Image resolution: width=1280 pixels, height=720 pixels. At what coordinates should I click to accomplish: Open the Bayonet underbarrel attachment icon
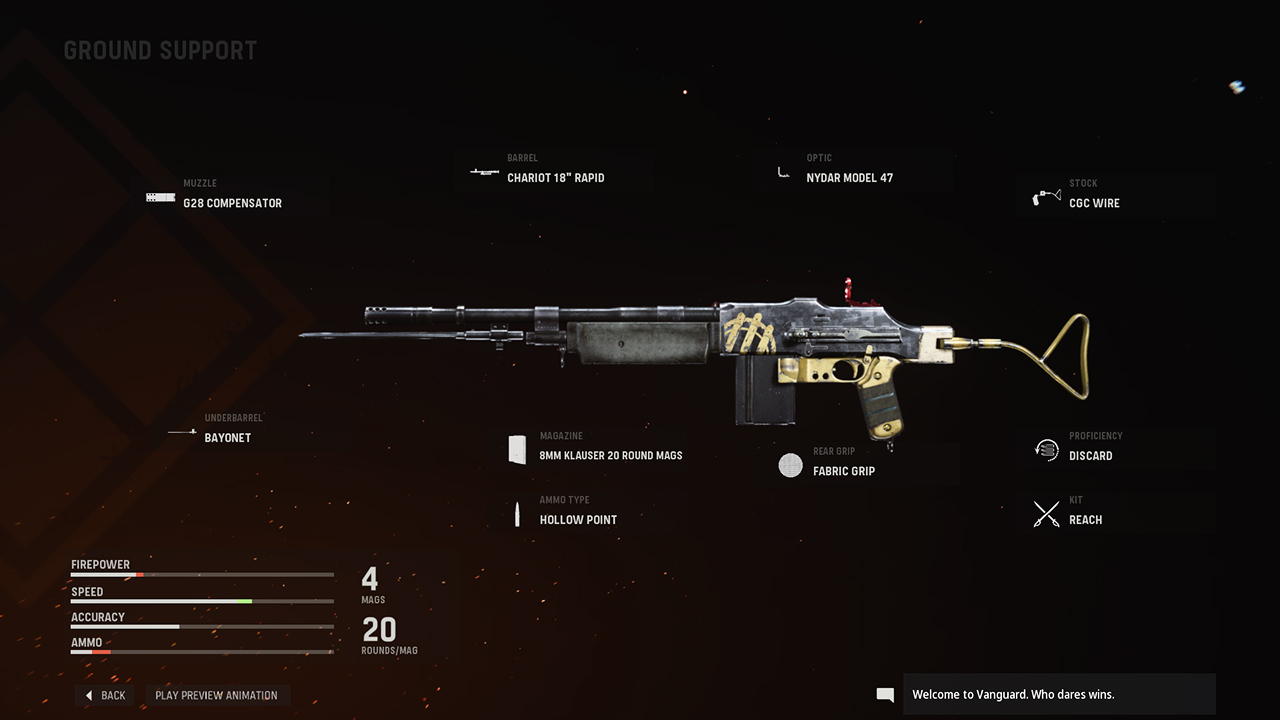[x=182, y=431]
